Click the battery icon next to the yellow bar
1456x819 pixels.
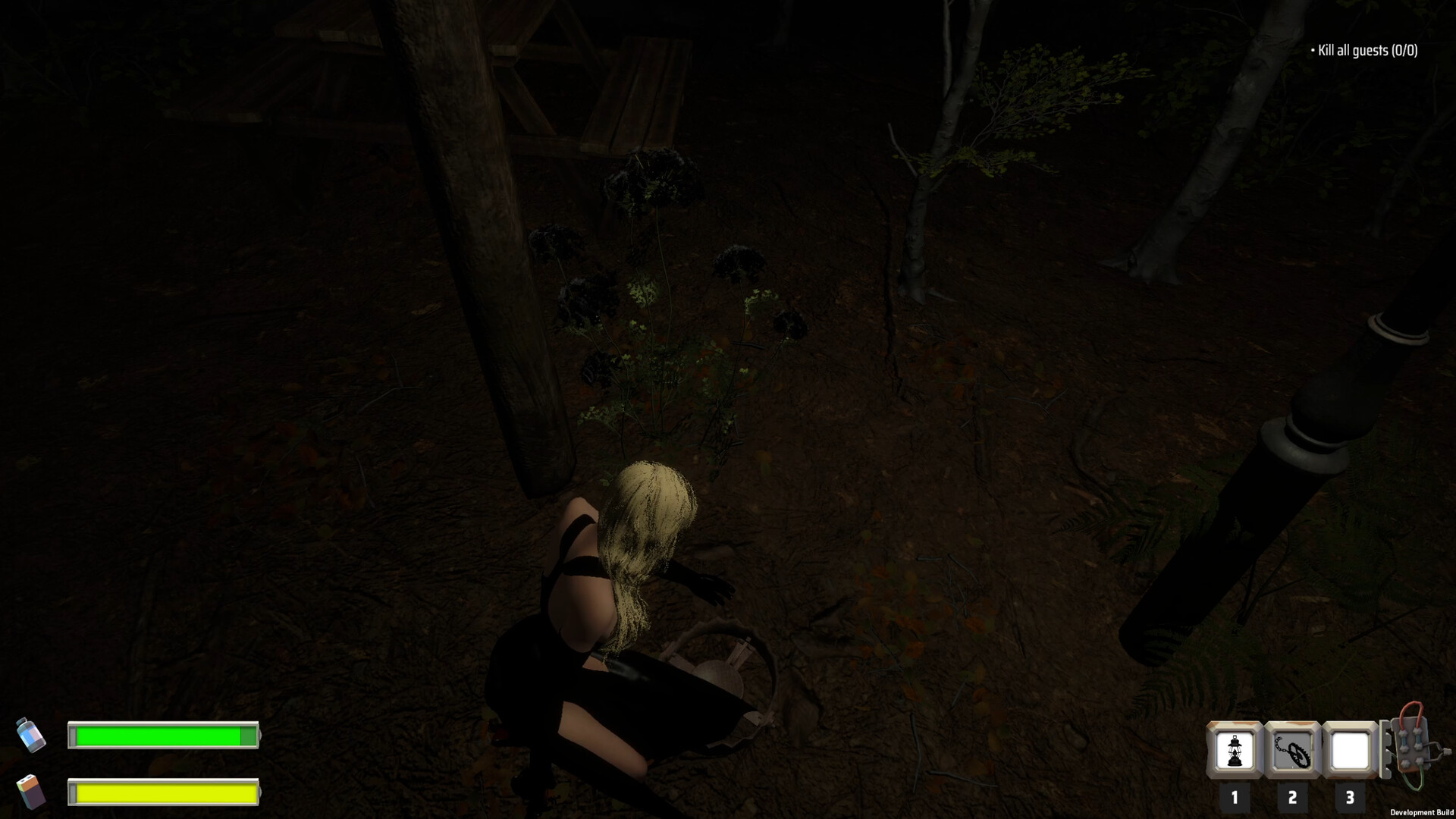click(32, 792)
